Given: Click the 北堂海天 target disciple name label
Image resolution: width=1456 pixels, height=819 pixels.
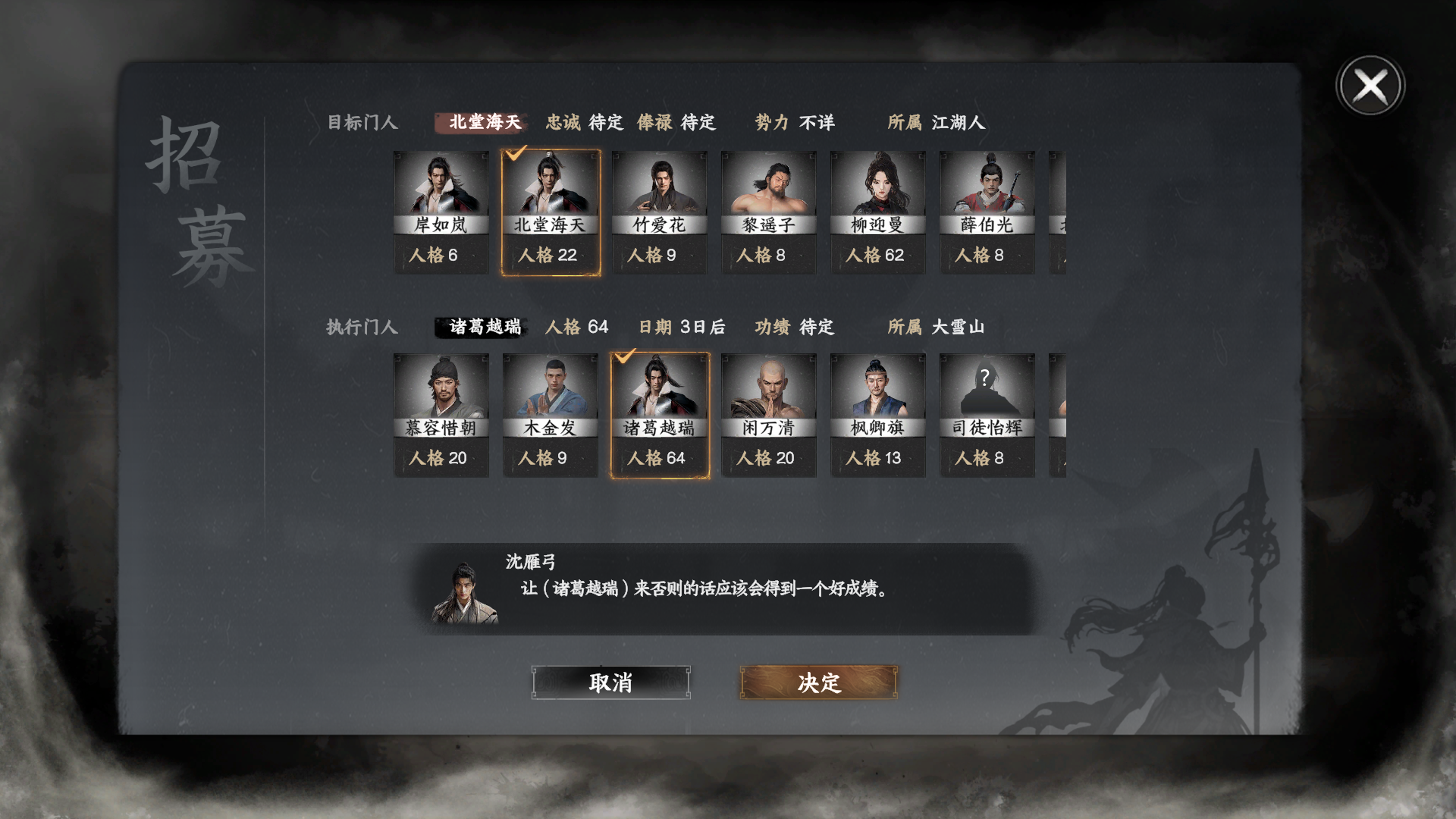Looking at the screenshot, I should tap(483, 123).
